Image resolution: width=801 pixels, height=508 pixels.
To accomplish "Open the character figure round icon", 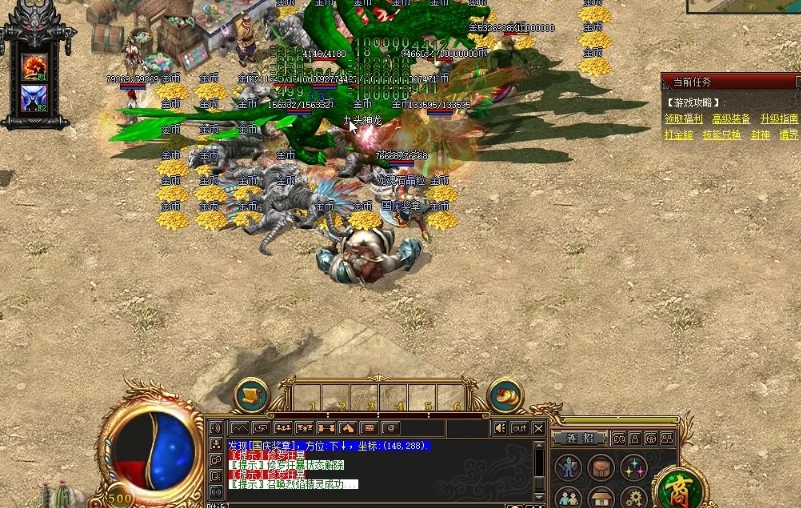I will tap(568, 467).
